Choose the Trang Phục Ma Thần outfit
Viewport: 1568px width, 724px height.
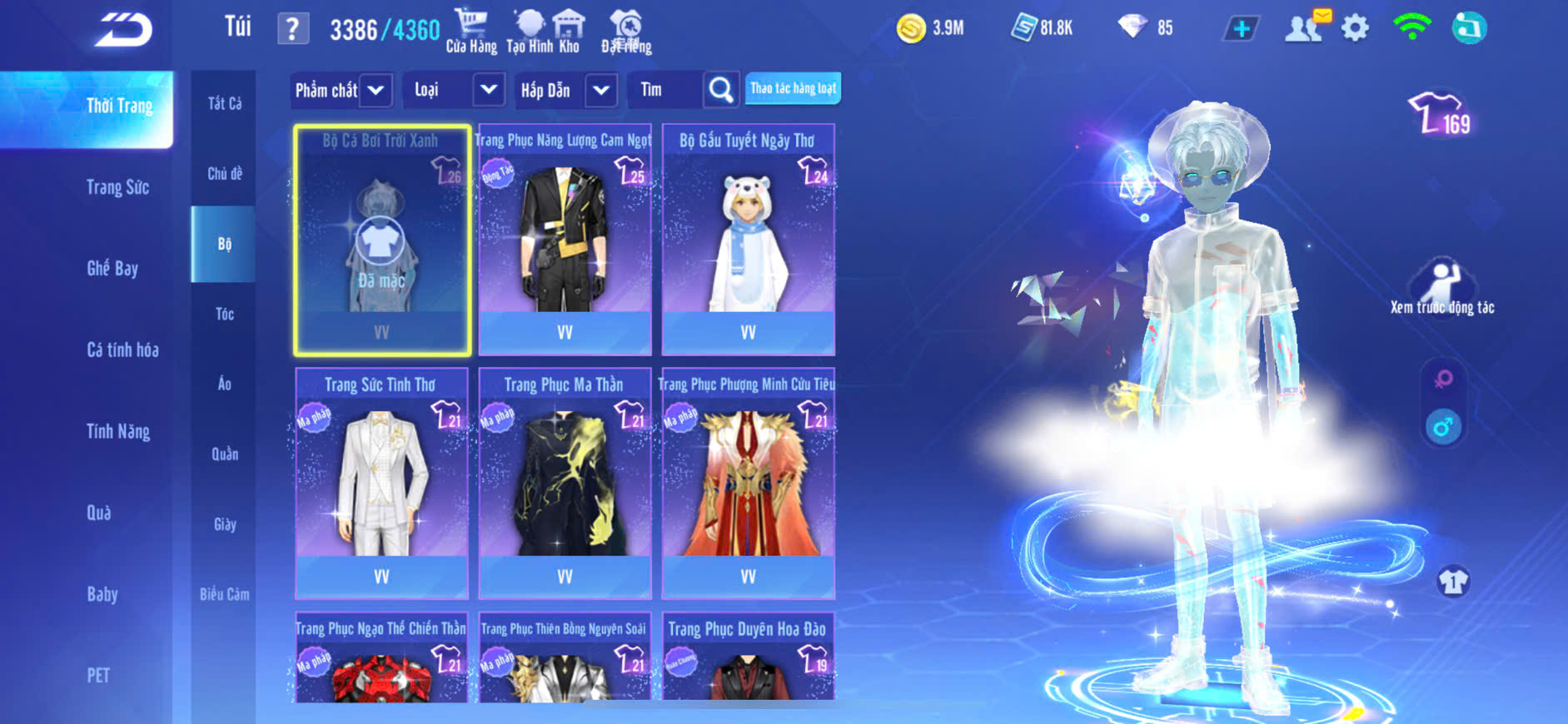pos(565,483)
